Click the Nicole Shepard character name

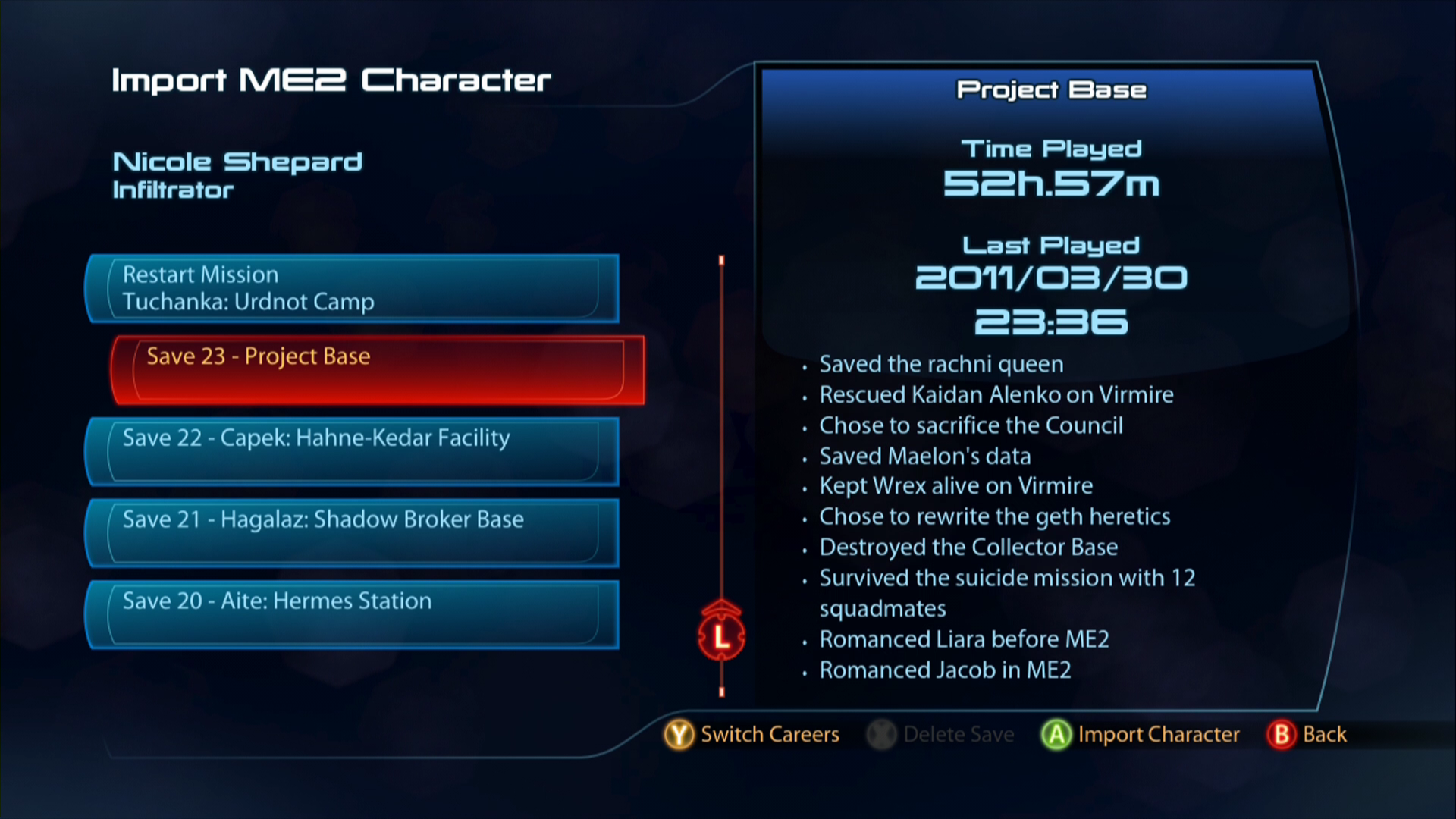(237, 161)
